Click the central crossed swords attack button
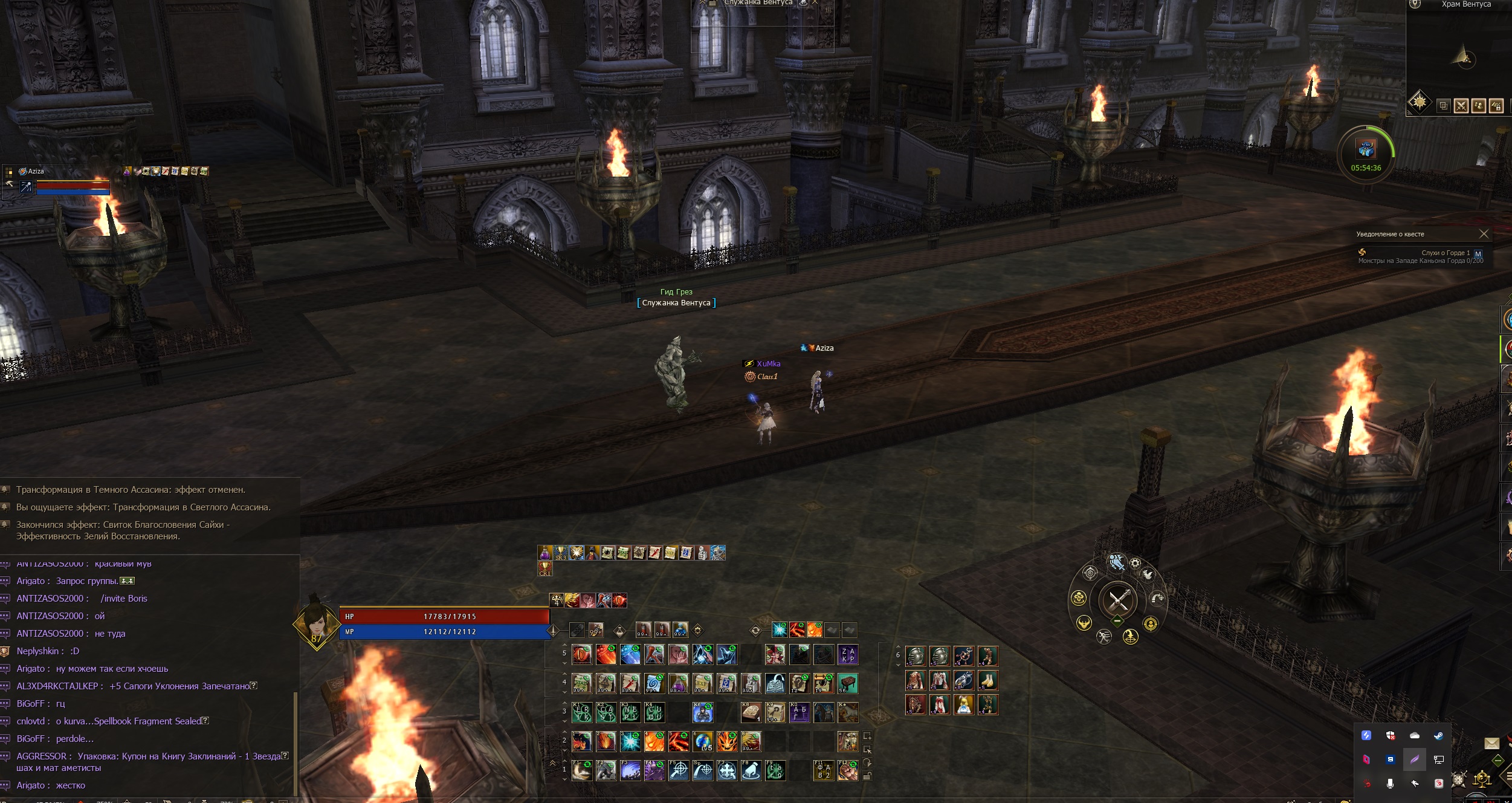Screen dimensions: 1512x803 pos(1118,600)
